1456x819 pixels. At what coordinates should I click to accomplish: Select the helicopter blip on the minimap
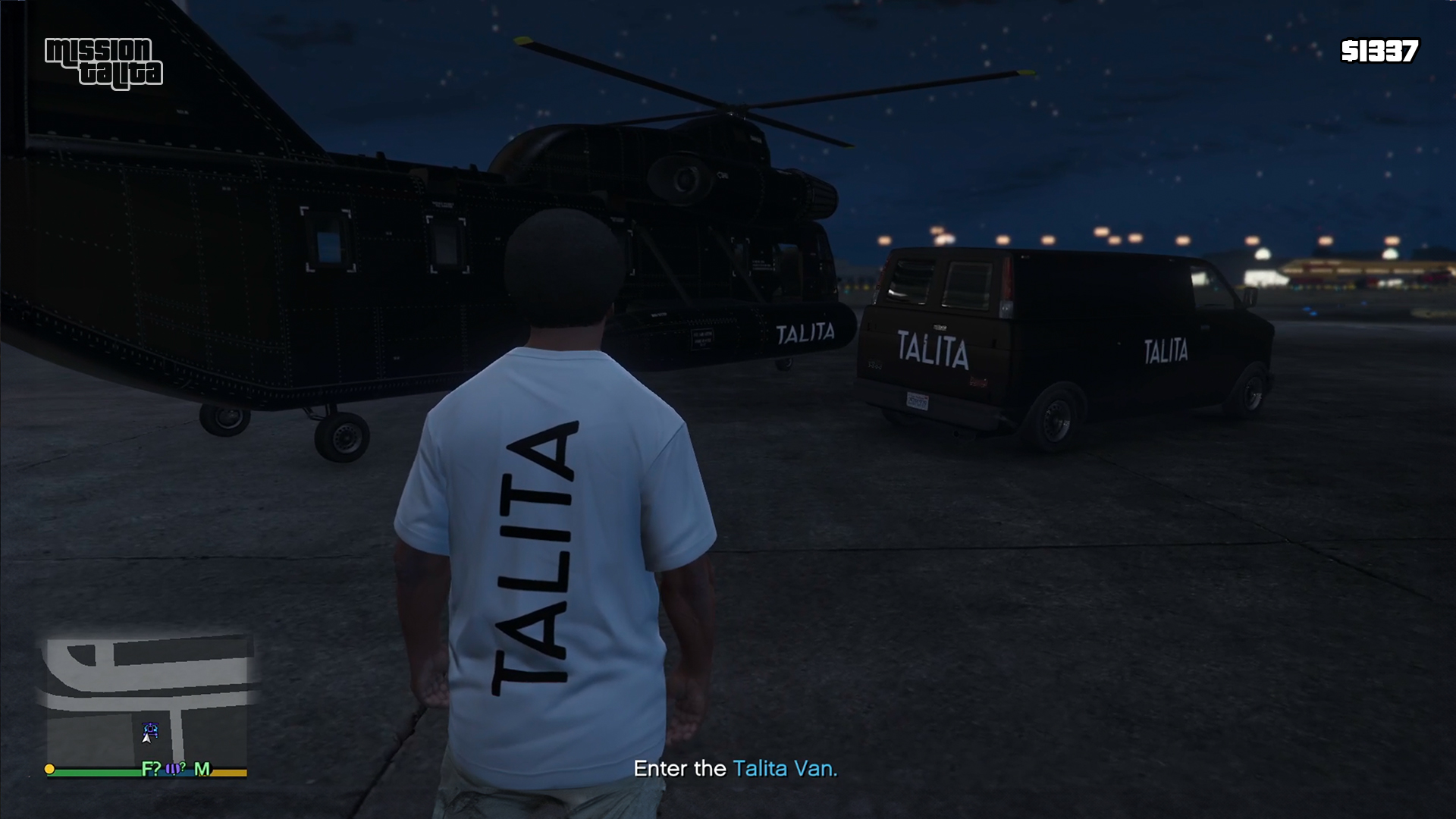(x=151, y=729)
